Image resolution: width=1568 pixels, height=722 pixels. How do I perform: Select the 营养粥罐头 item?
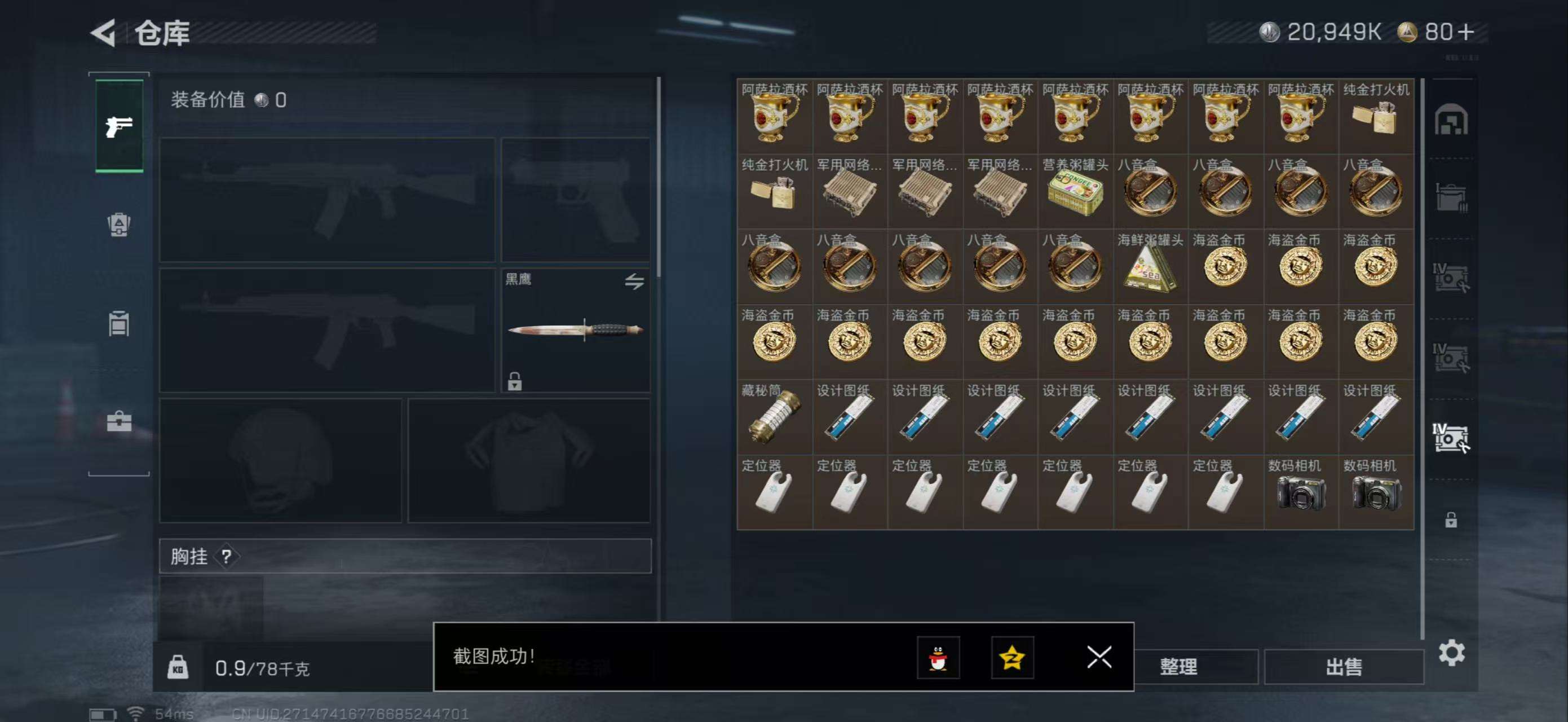[1075, 192]
